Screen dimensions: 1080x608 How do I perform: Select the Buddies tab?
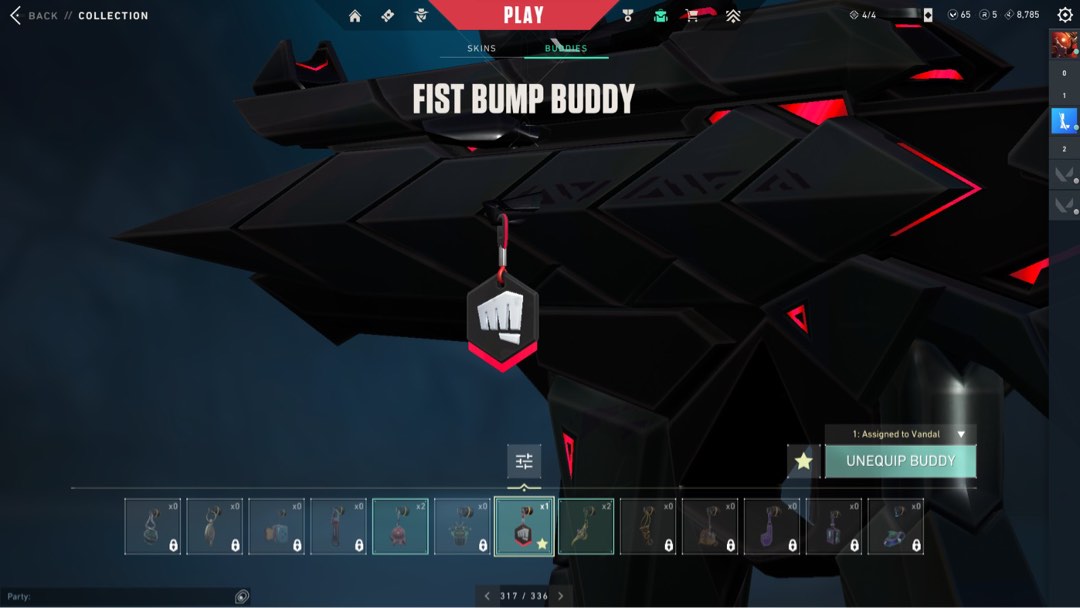(x=566, y=48)
